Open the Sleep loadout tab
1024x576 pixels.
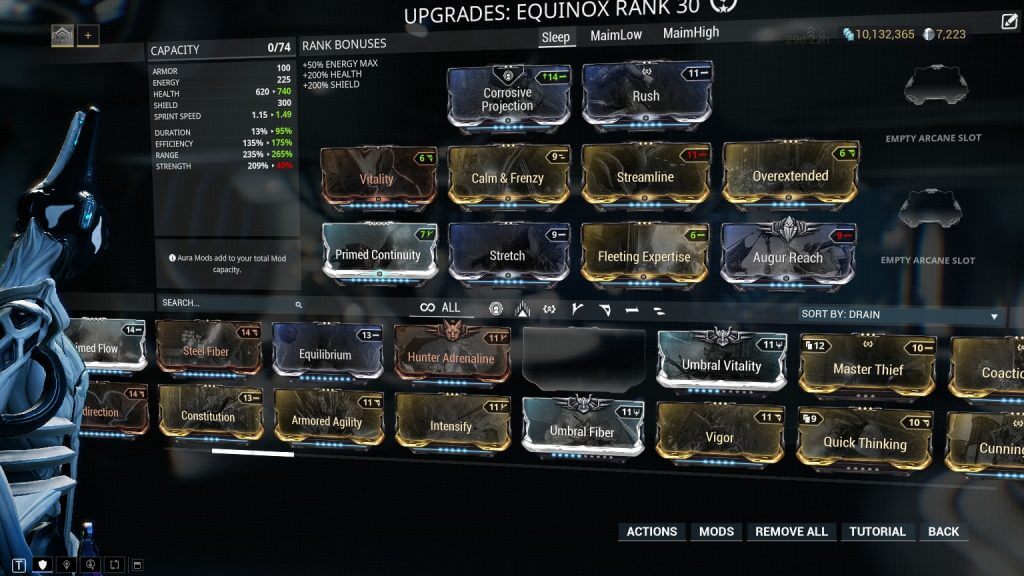click(x=555, y=37)
